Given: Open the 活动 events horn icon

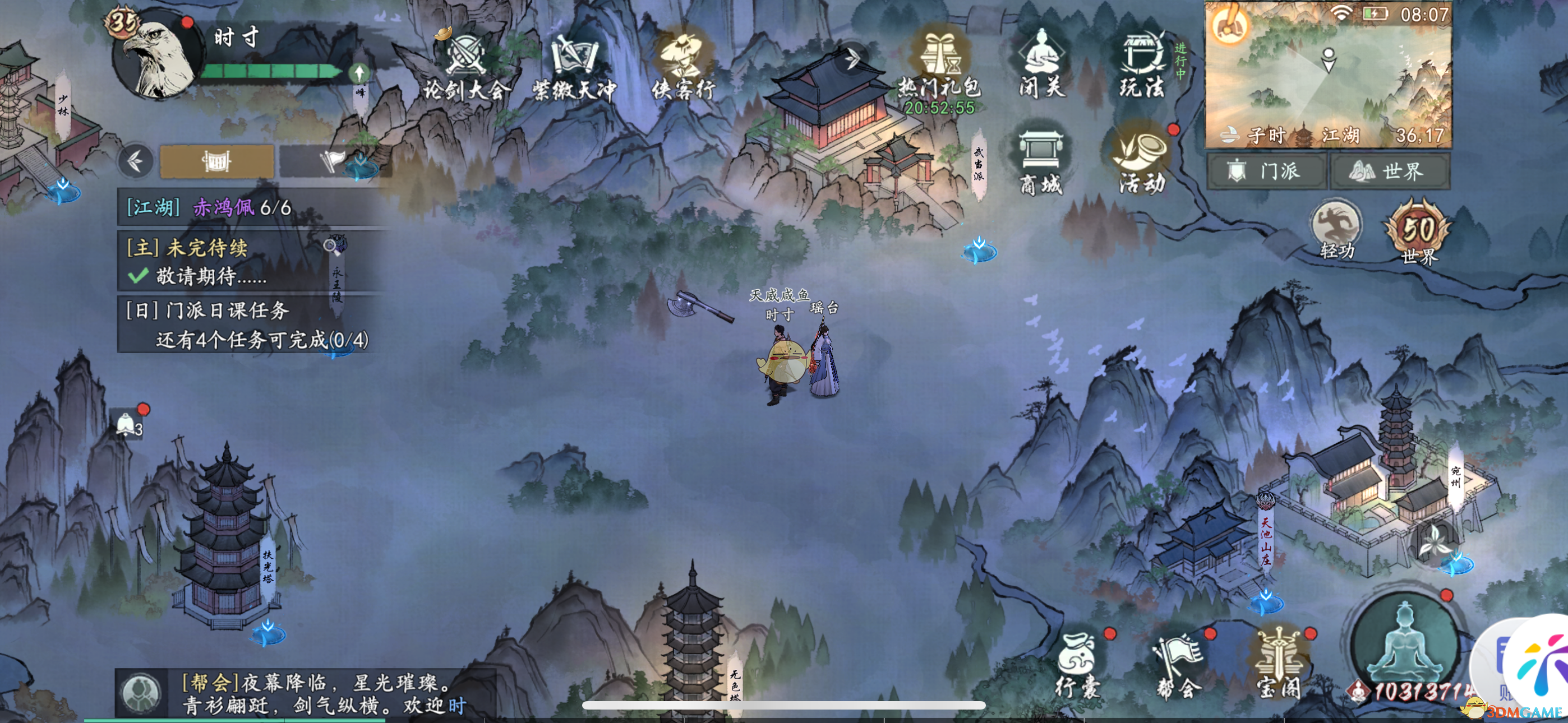Looking at the screenshot, I should click(x=1142, y=159).
